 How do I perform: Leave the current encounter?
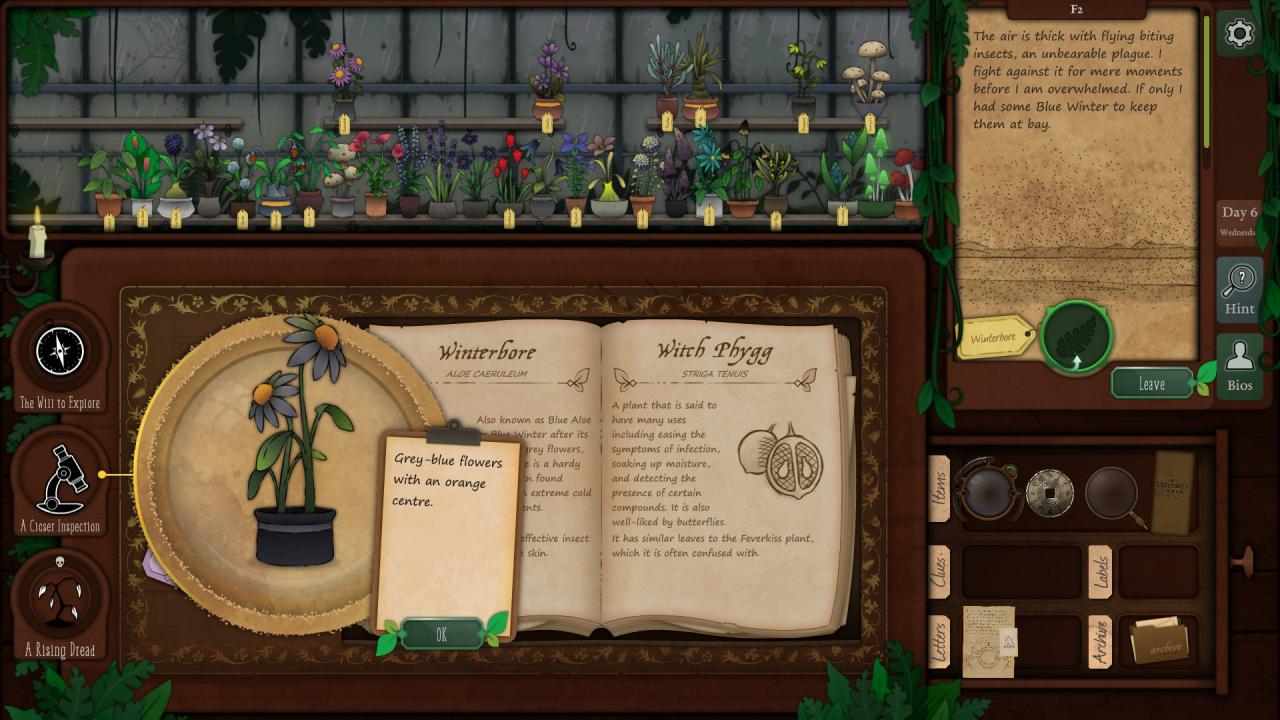click(x=1152, y=384)
